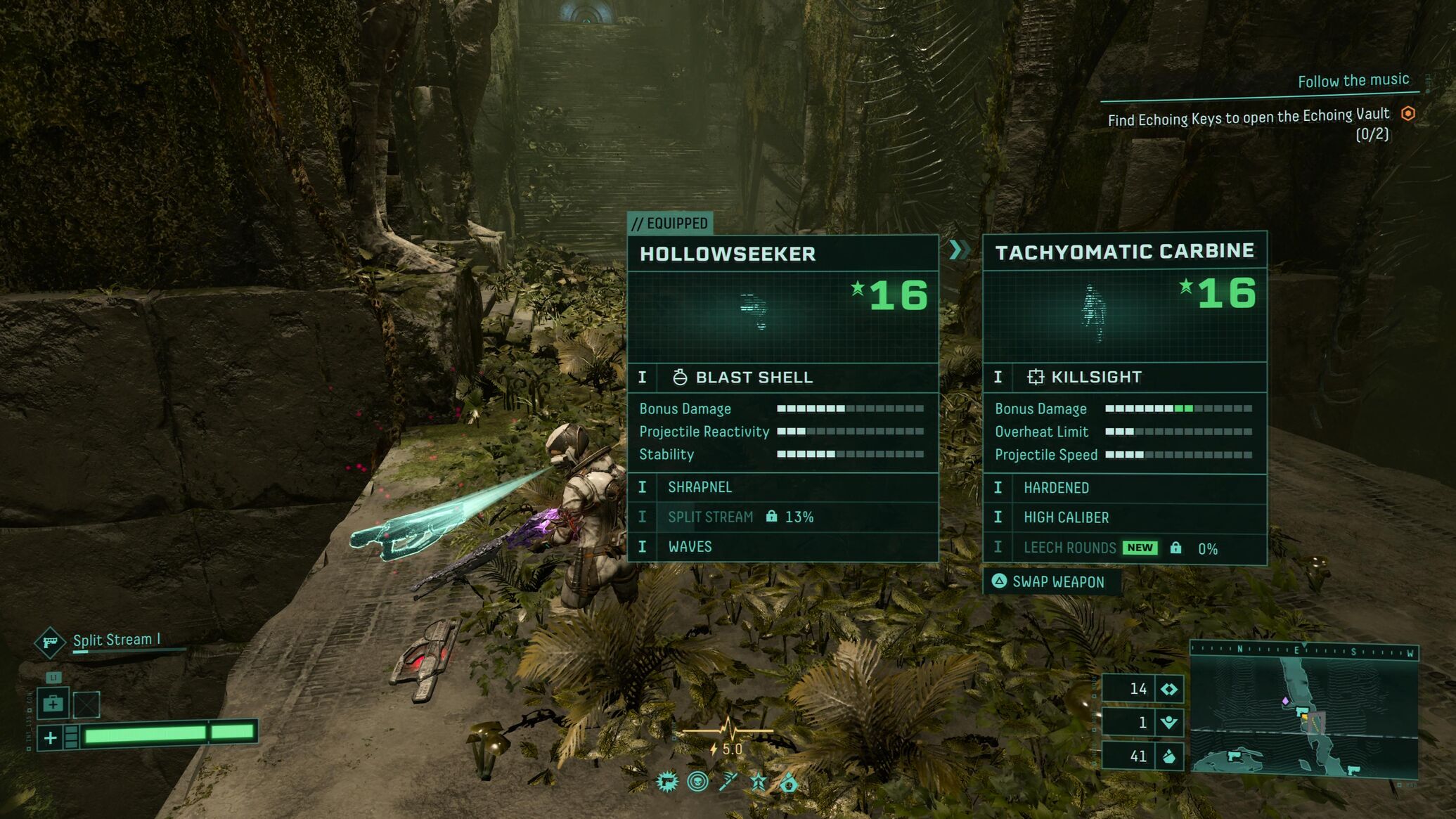1456x819 pixels.
Task: Click the locked Split Stream trait row
Action: pyautogui.click(x=782, y=517)
